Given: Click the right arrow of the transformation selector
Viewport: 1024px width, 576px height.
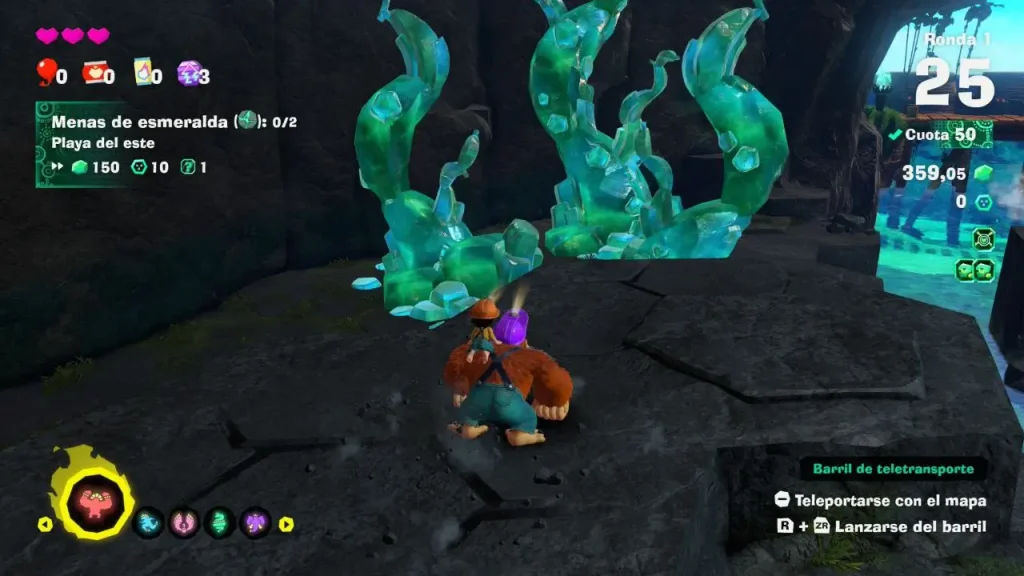Looking at the screenshot, I should (286, 523).
